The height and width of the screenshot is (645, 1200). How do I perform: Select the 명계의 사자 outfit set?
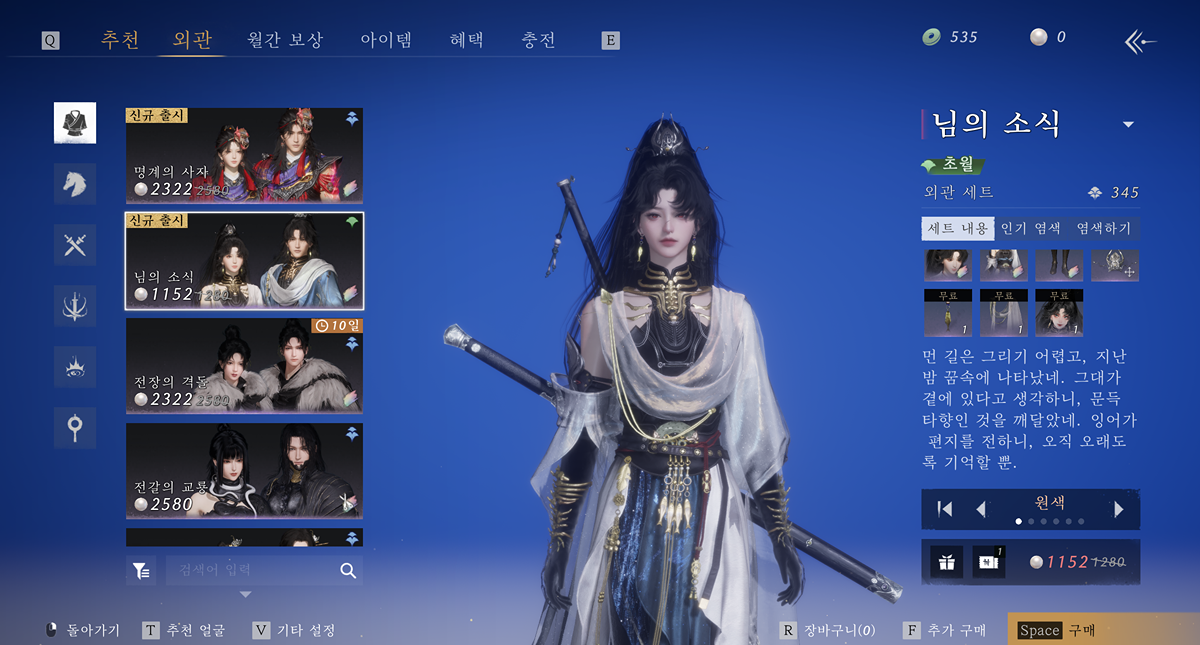pyautogui.click(x=244, y=153)
